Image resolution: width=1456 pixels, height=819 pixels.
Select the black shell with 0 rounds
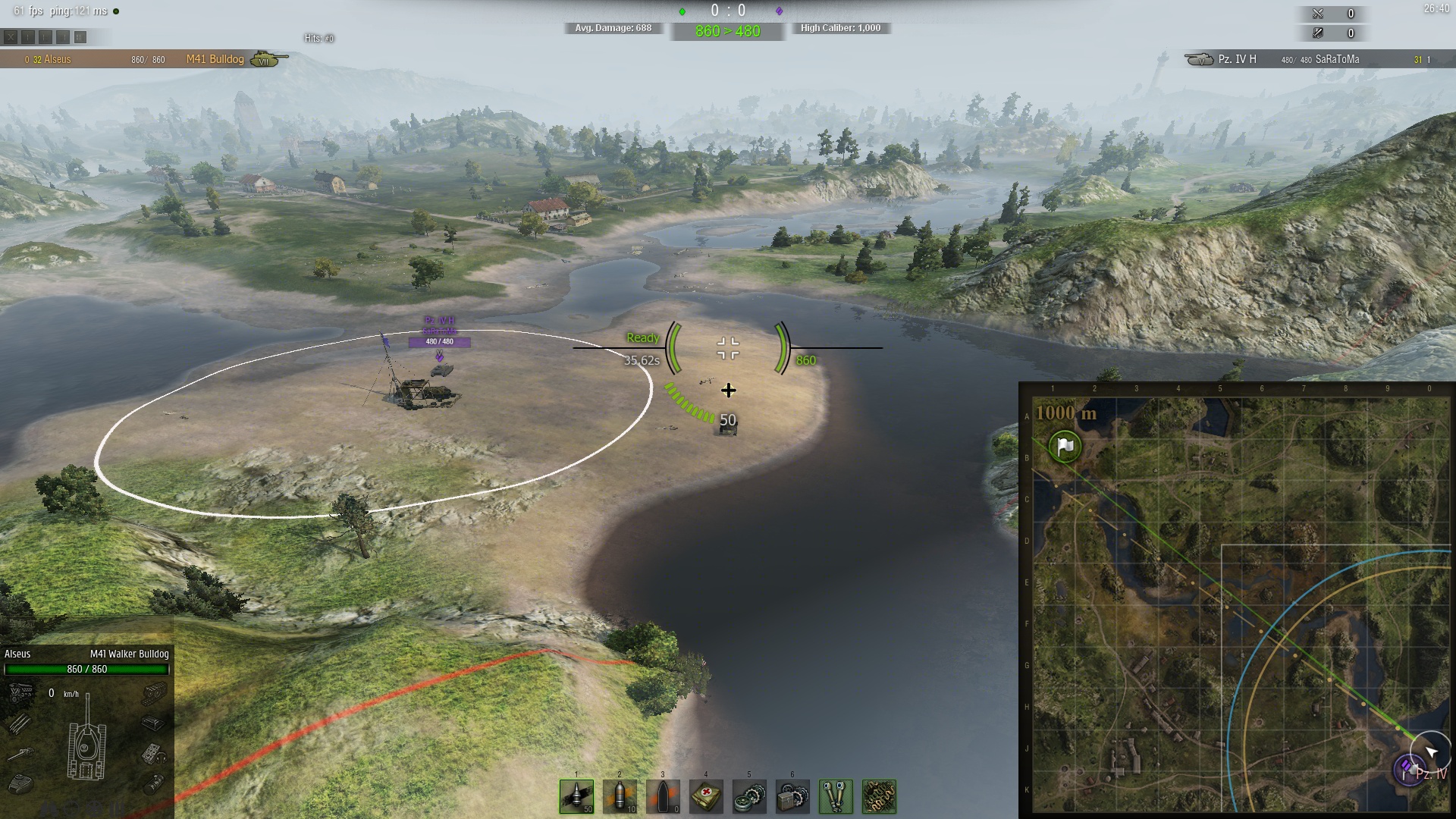(x=663, y=796)
